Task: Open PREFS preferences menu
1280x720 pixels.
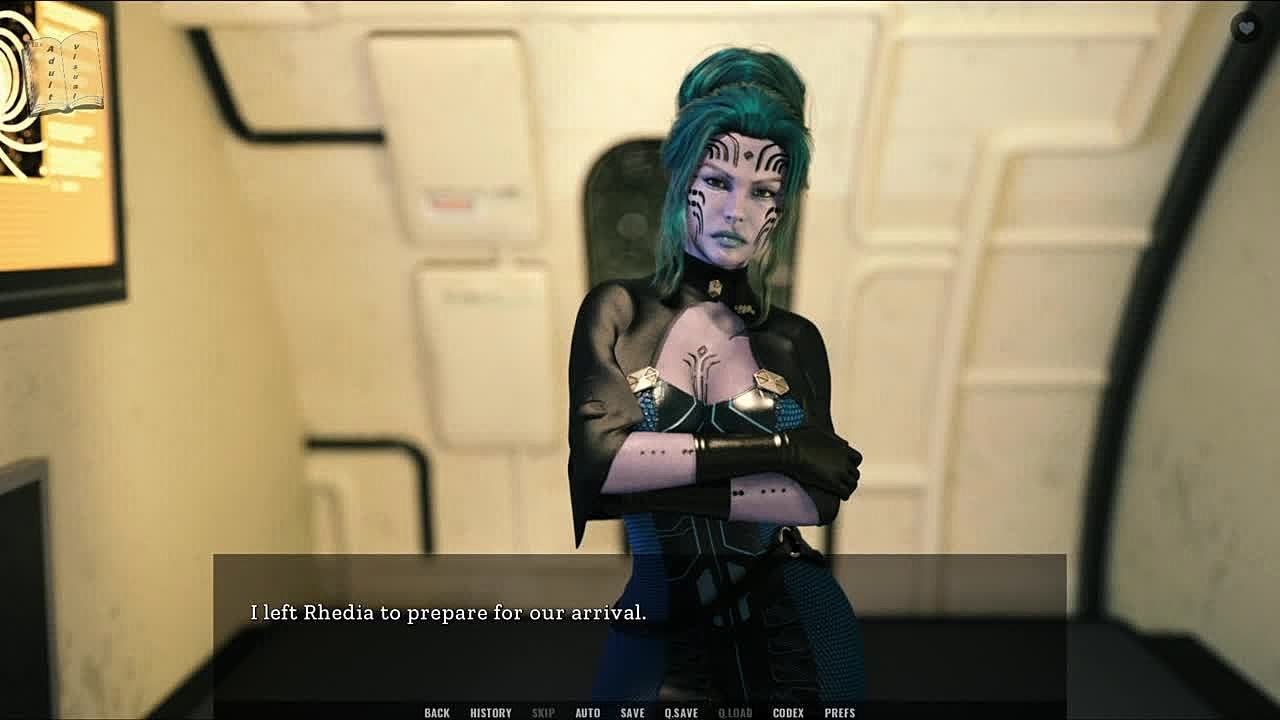Action: (840, 712)
